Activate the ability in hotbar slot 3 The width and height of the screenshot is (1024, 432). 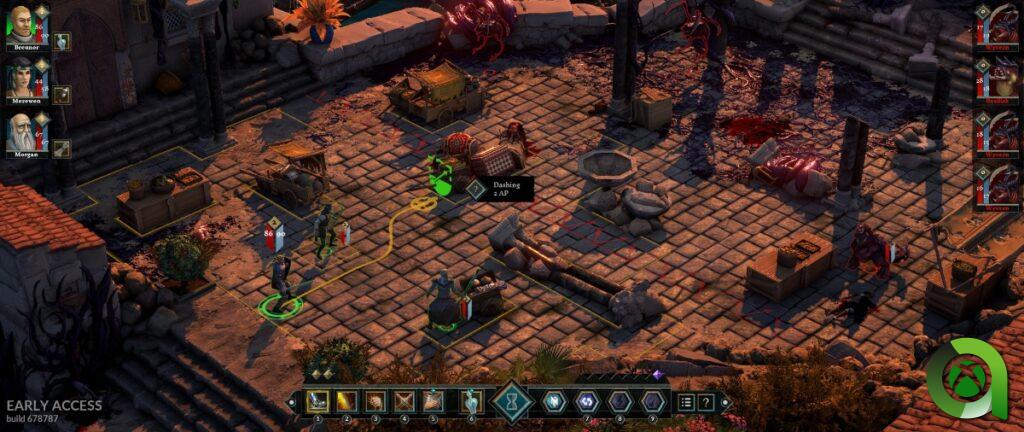coord(376,402)
